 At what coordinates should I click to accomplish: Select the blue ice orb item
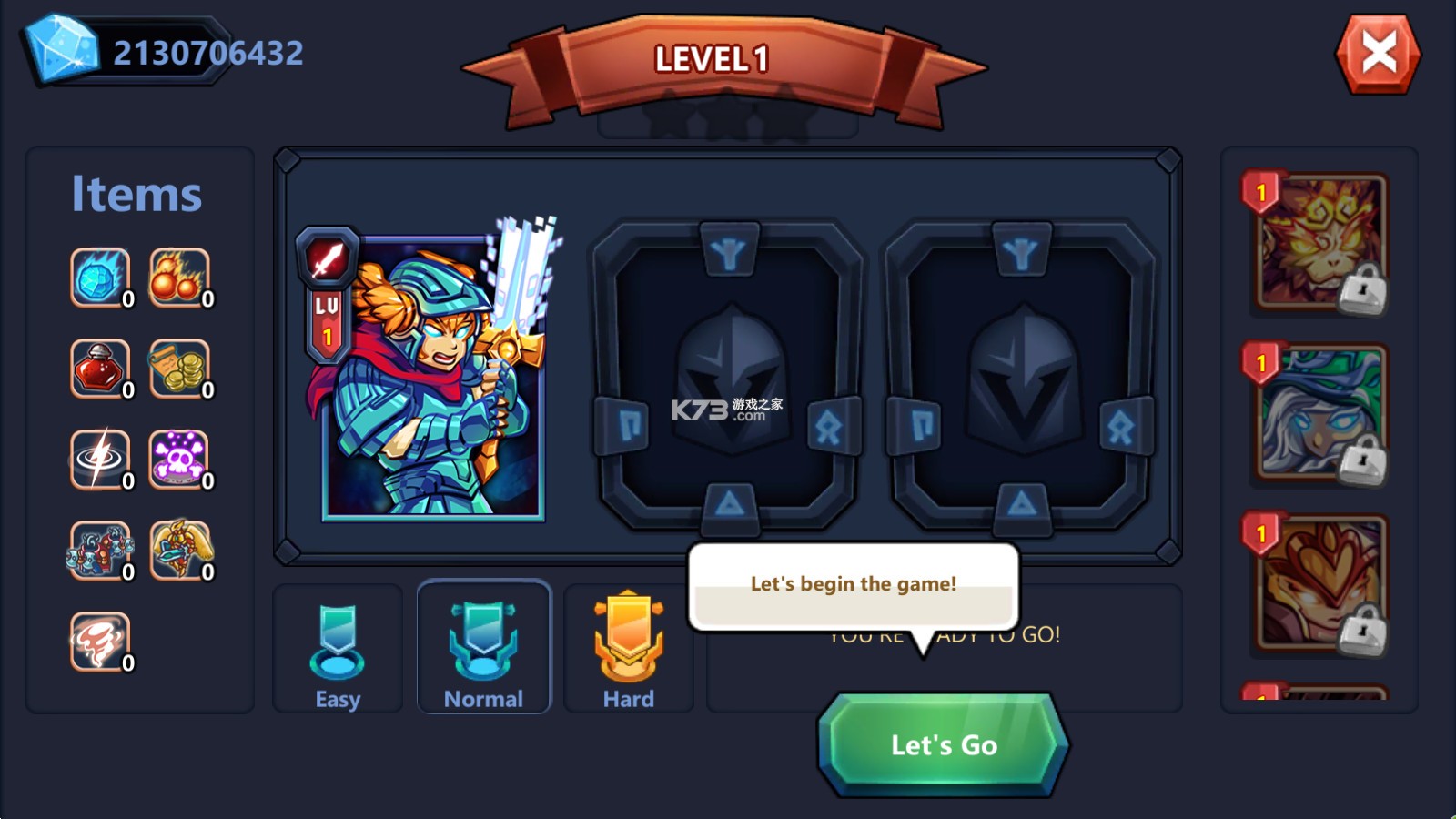(x=100, y=278)
